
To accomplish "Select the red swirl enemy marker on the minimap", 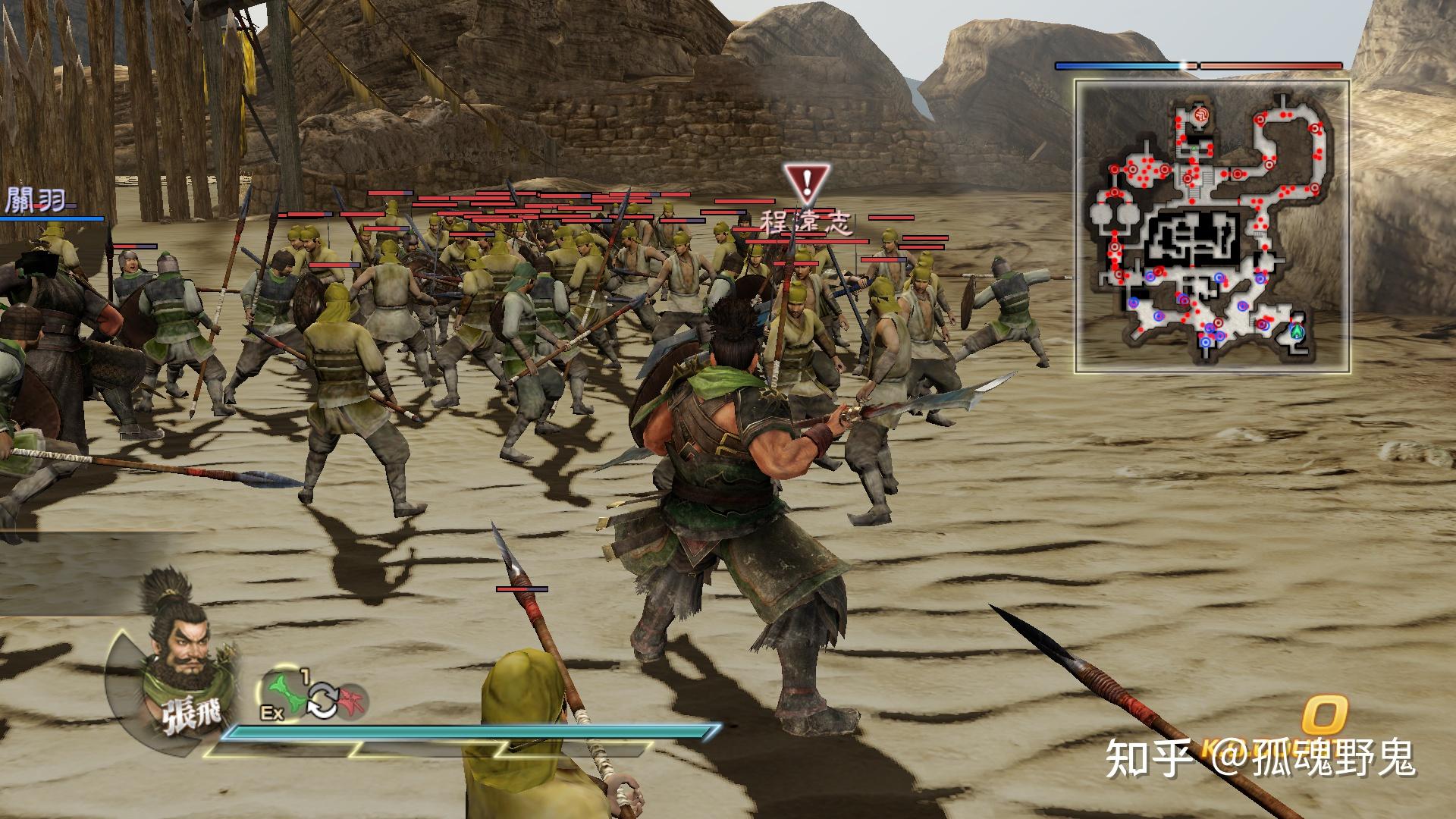I will point(1201,115).
